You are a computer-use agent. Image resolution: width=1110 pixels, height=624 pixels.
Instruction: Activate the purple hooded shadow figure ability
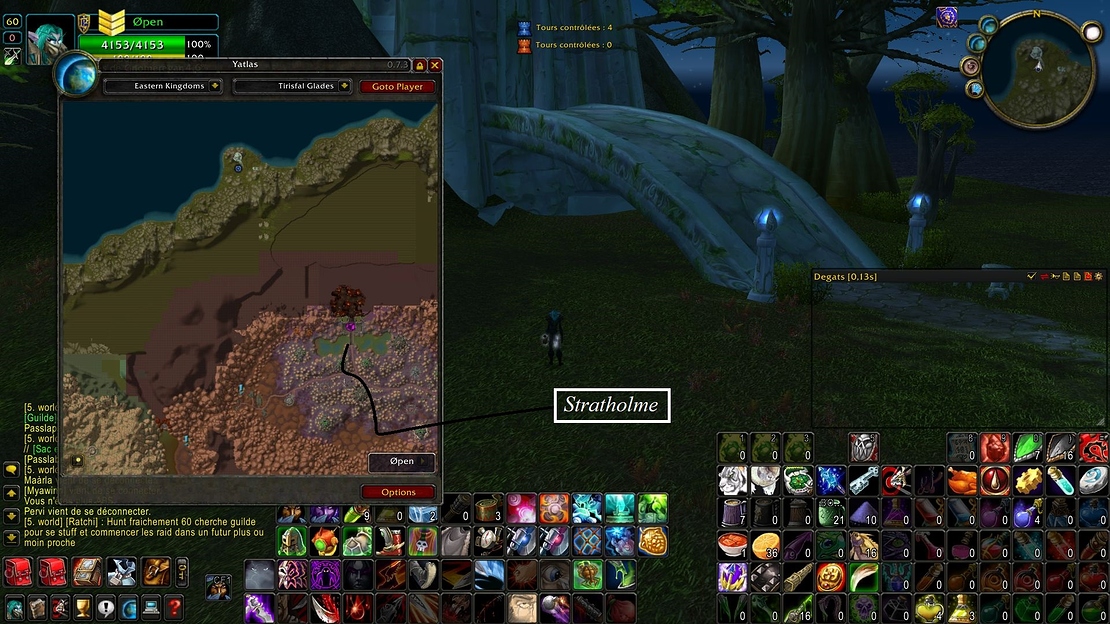[325, 575]
